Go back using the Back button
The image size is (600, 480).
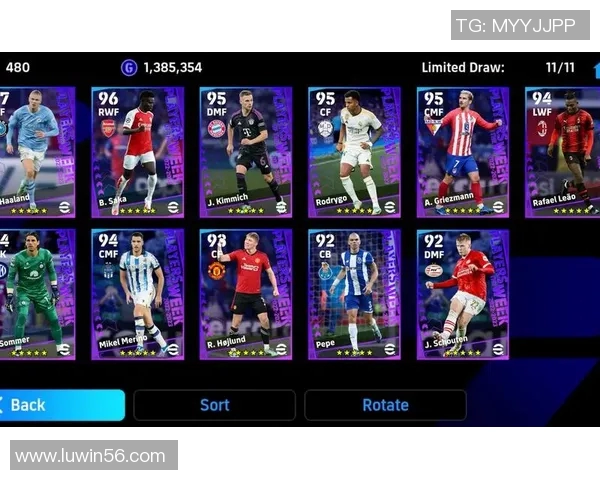(x=60, y=405)
